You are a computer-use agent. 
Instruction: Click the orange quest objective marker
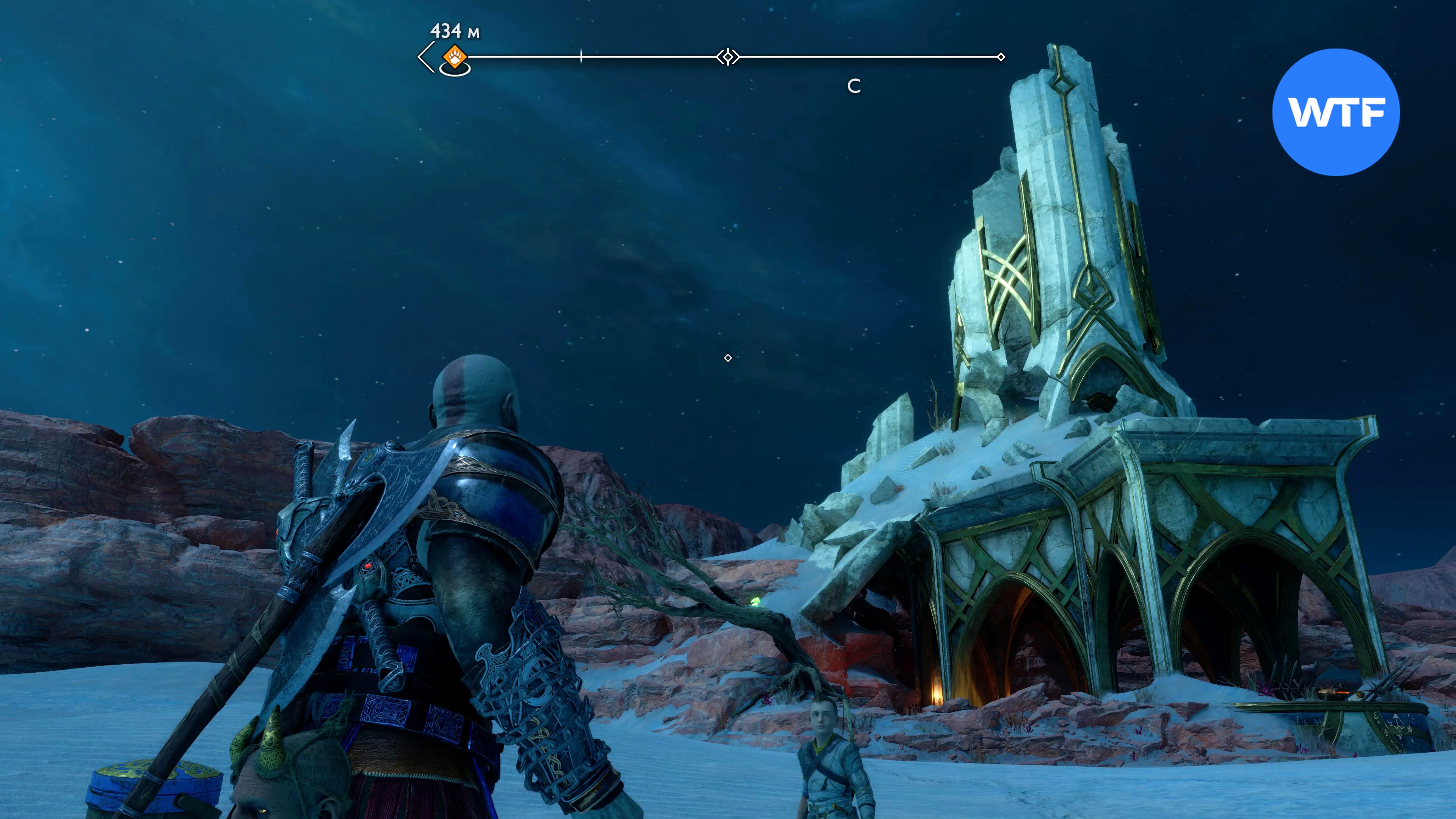pyautogui.click(x=455, y=57)
